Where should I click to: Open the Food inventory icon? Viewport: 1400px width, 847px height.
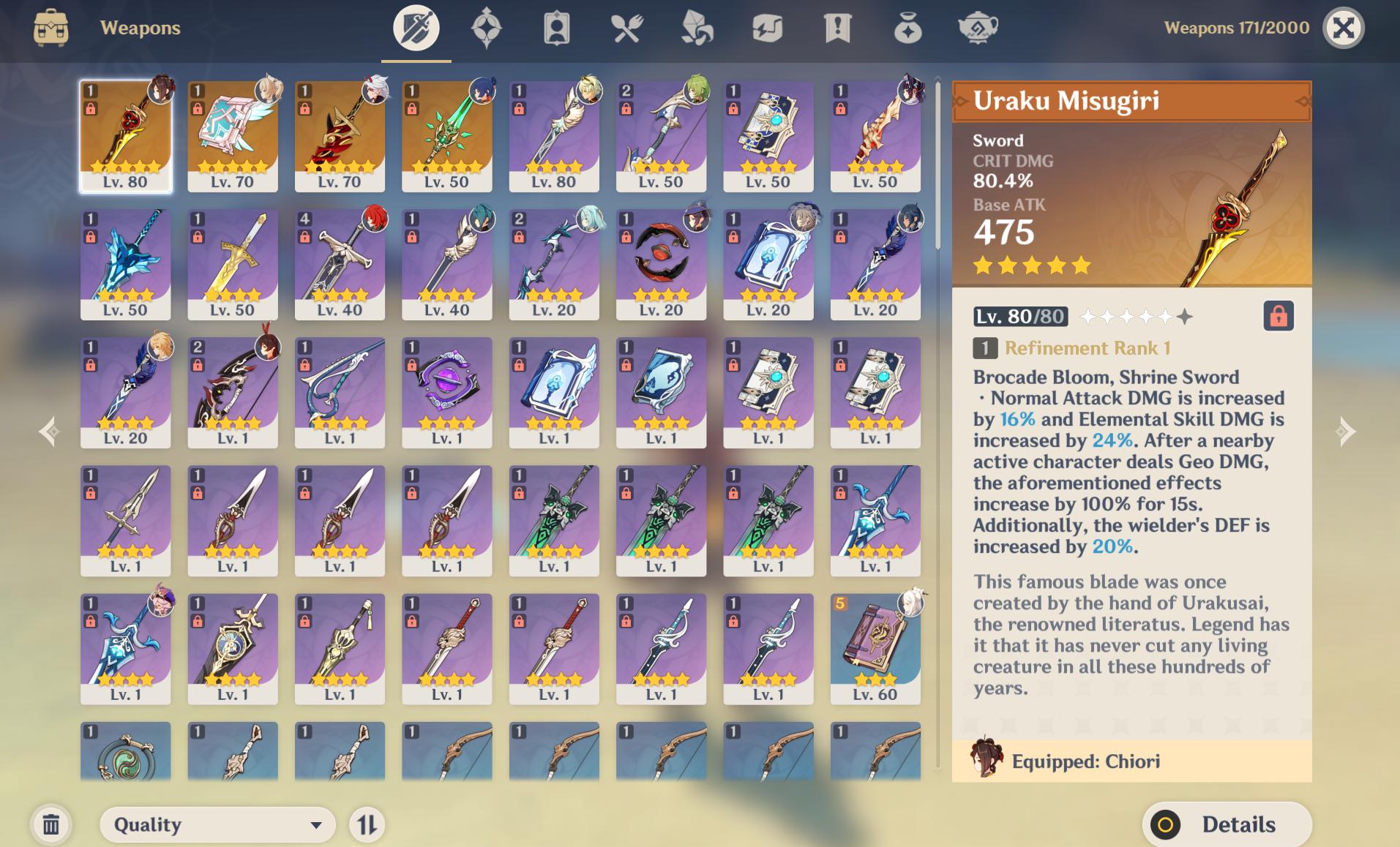(626, 28)
